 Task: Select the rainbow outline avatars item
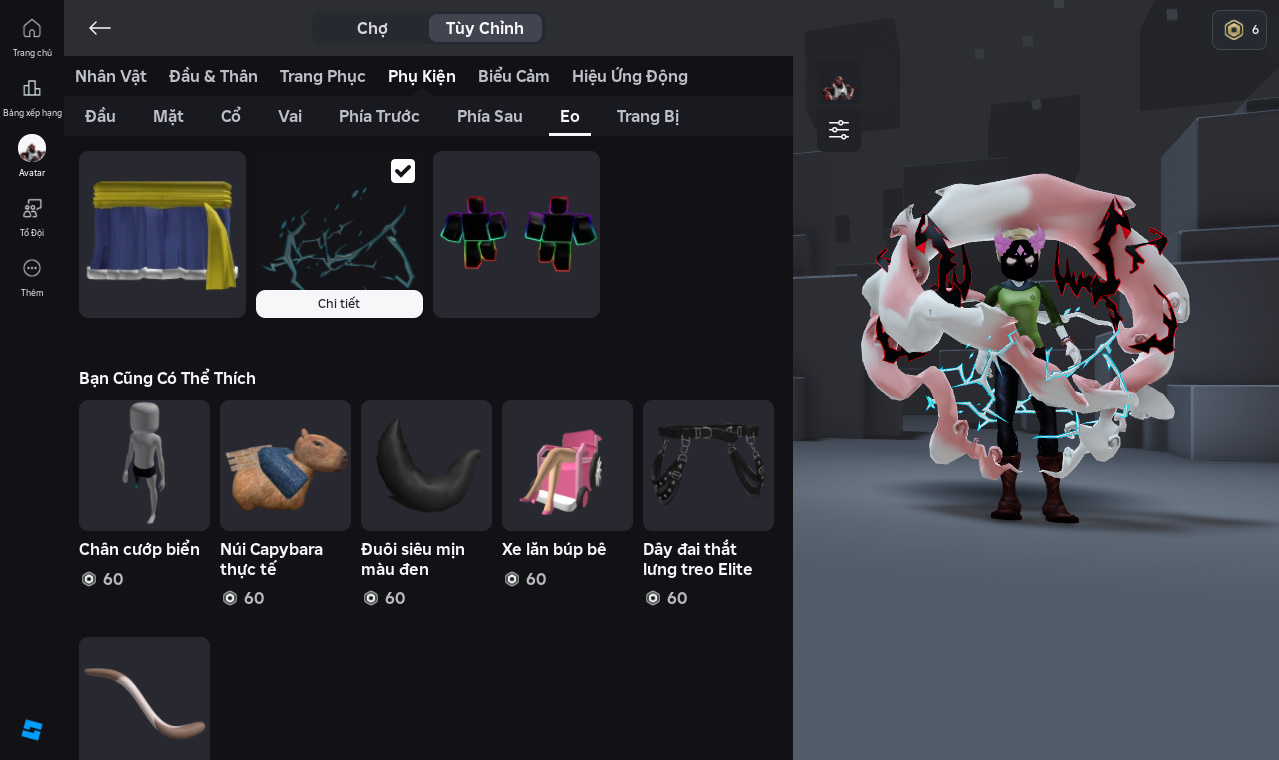coord(516,234)
